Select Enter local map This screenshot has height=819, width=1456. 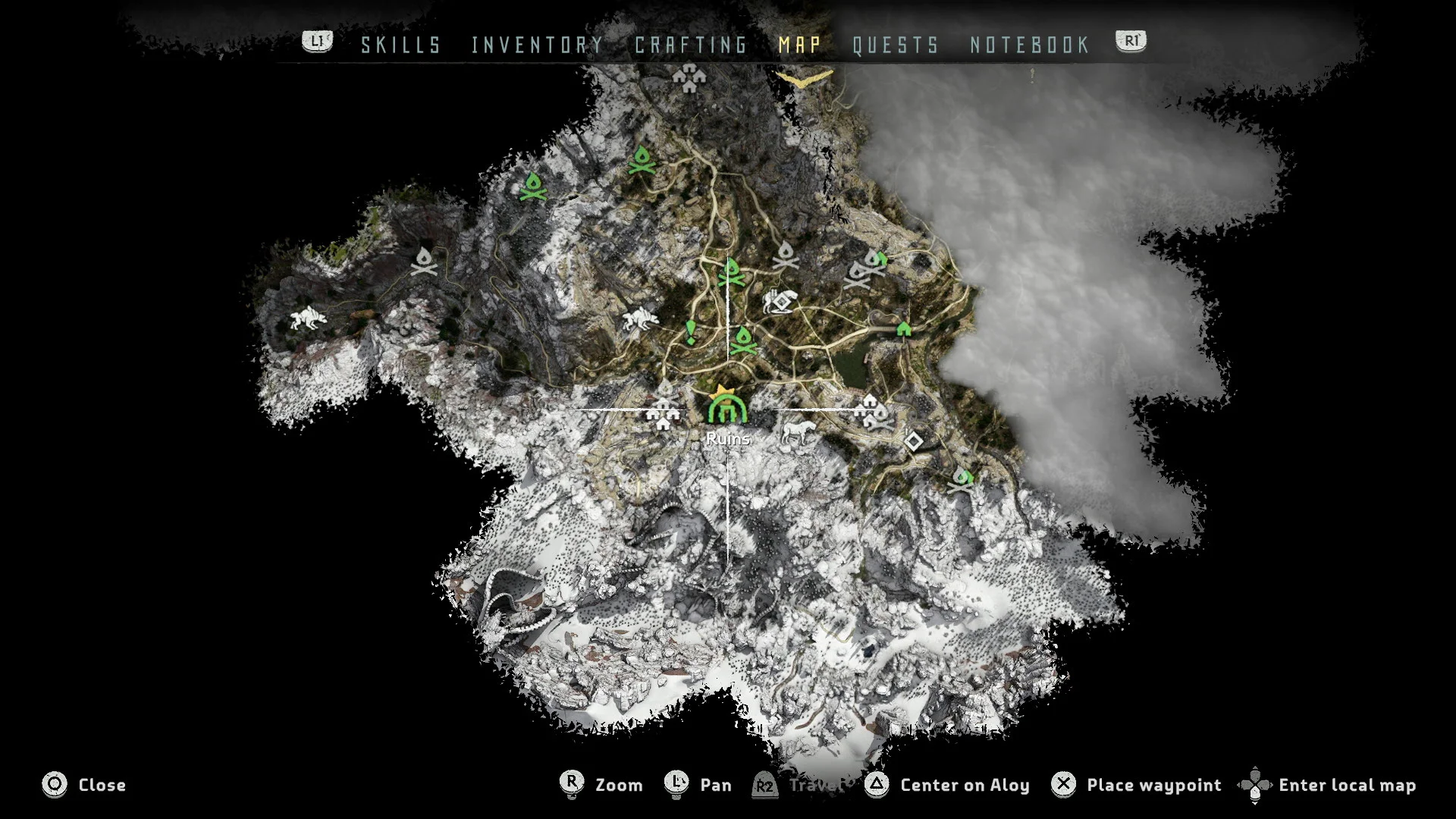tap(1348, 785)
